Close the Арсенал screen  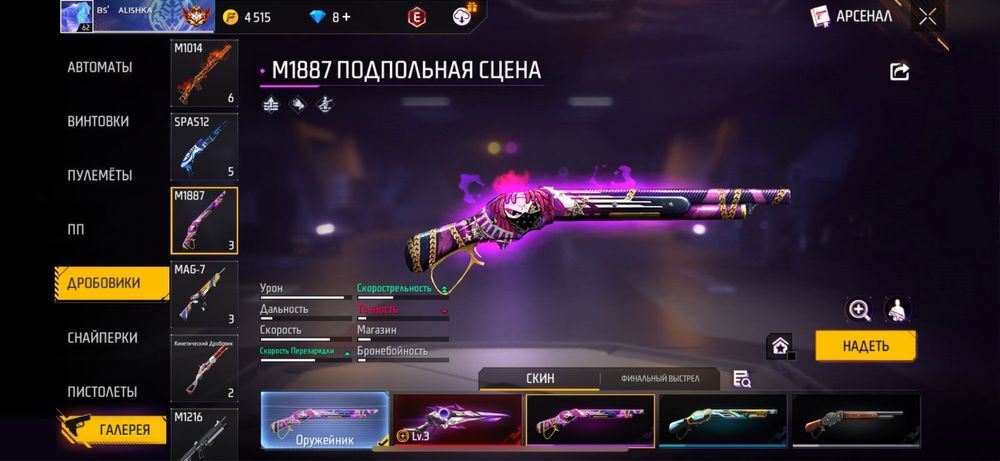tap(928, 16)
